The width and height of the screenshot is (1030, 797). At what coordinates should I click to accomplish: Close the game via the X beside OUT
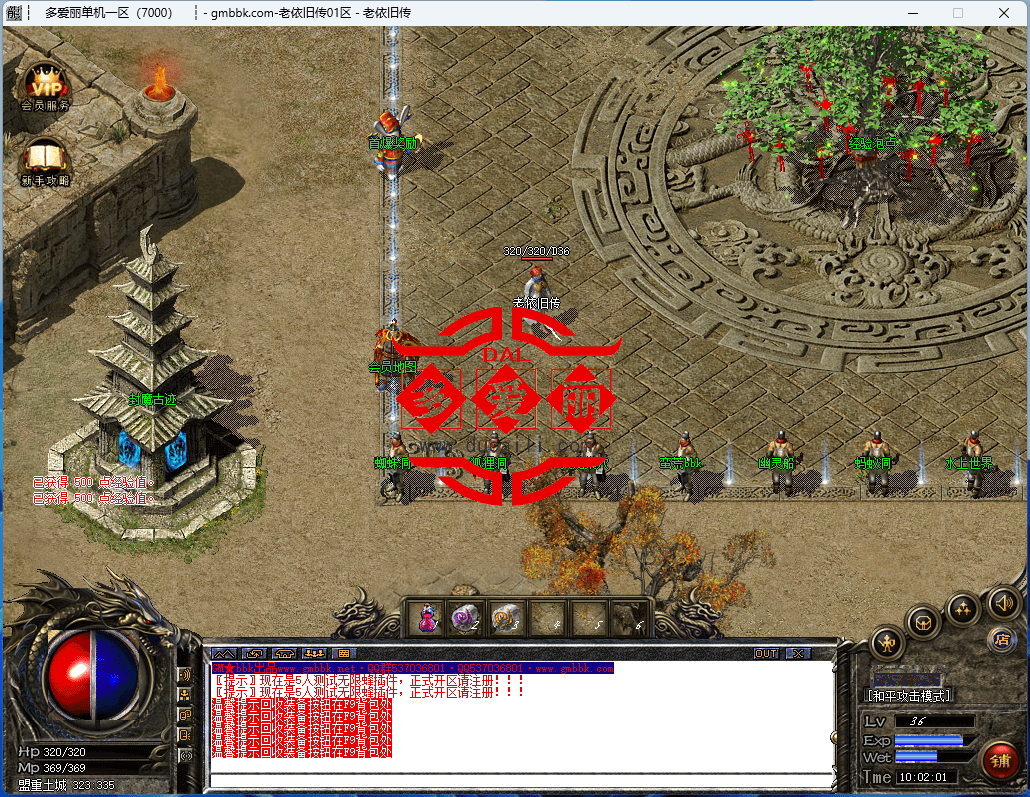(797, 653)
